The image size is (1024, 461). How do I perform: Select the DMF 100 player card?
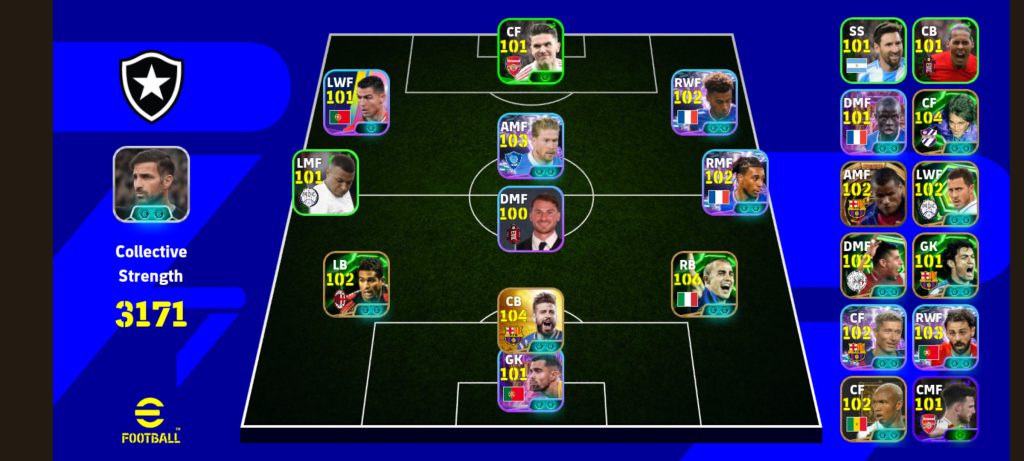click(x=531, y=219)
